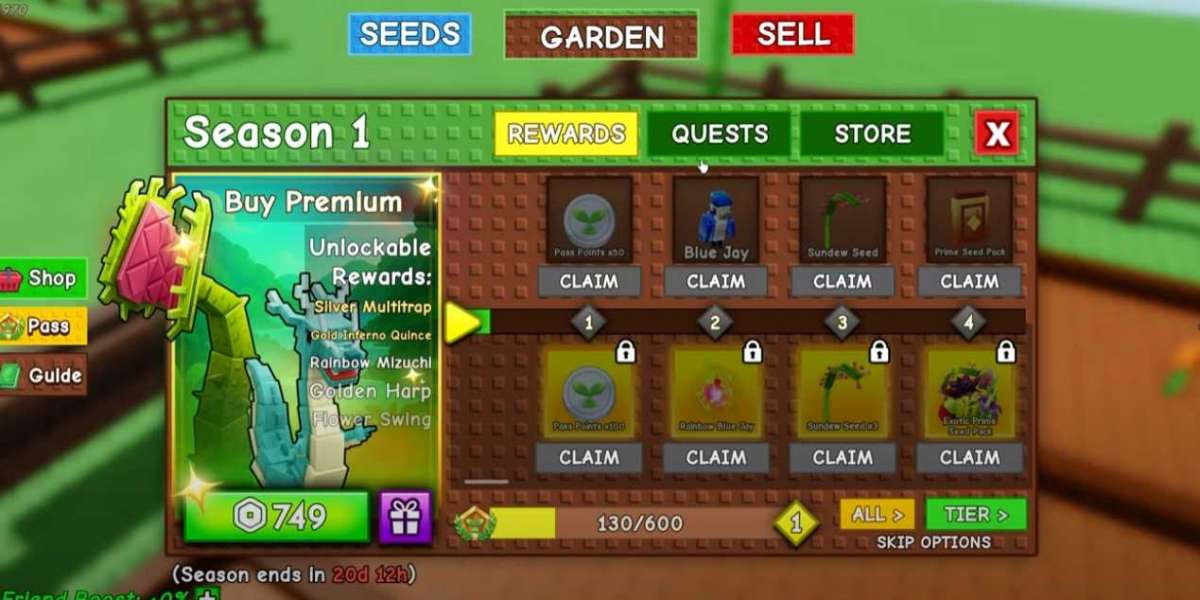
Task: Click the purple gift button
Action: pos(405,517)
